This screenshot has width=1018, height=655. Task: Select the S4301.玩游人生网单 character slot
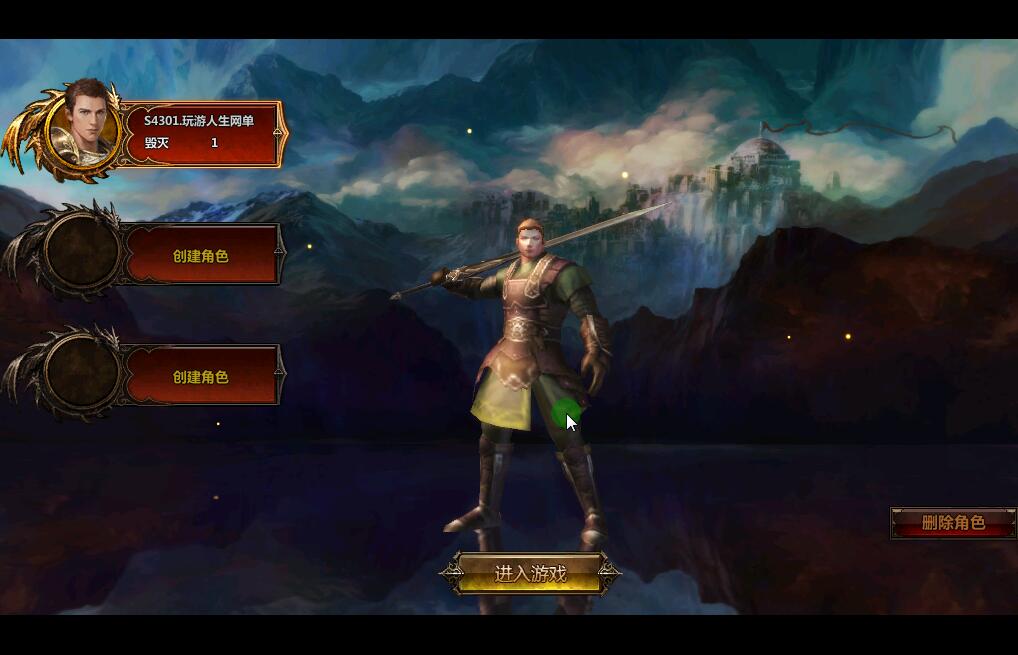(x=199, y=132)
